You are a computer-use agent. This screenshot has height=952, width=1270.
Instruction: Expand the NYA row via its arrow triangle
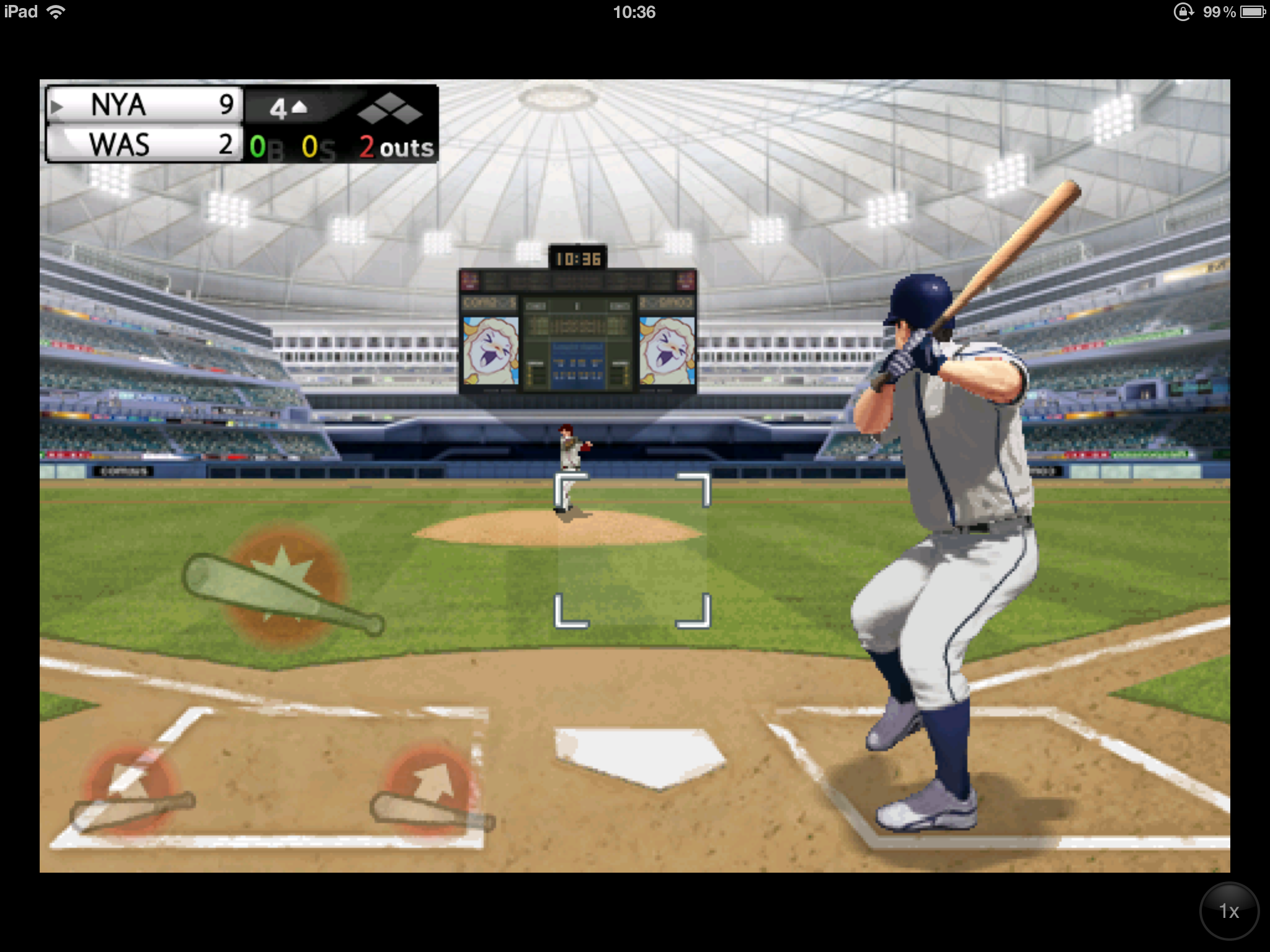(57, 105)
